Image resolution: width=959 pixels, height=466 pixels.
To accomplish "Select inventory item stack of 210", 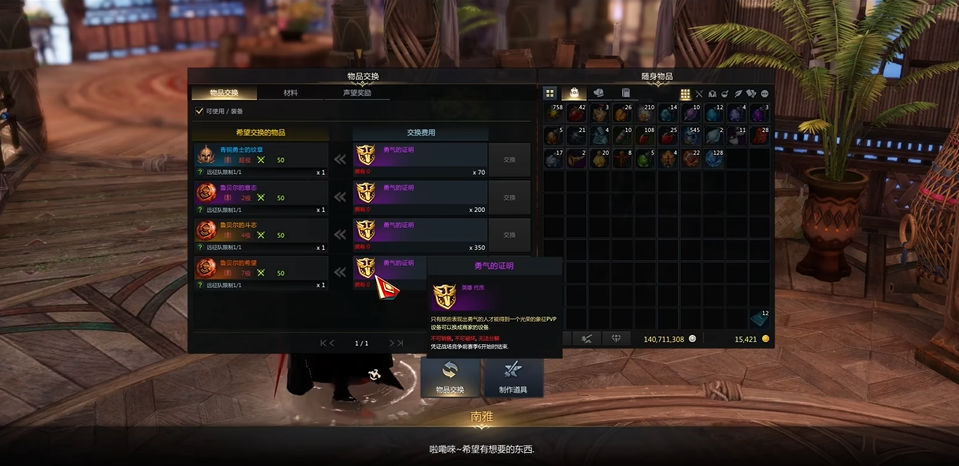I will click(644, 112).
